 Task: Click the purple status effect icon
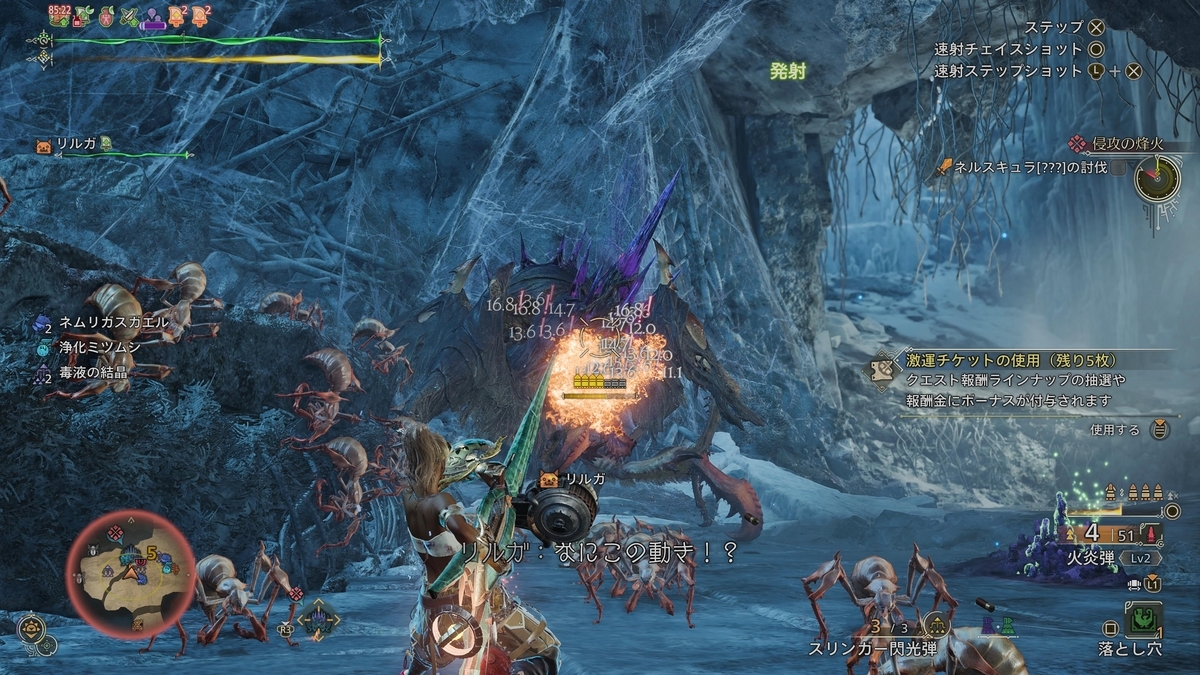153,16
